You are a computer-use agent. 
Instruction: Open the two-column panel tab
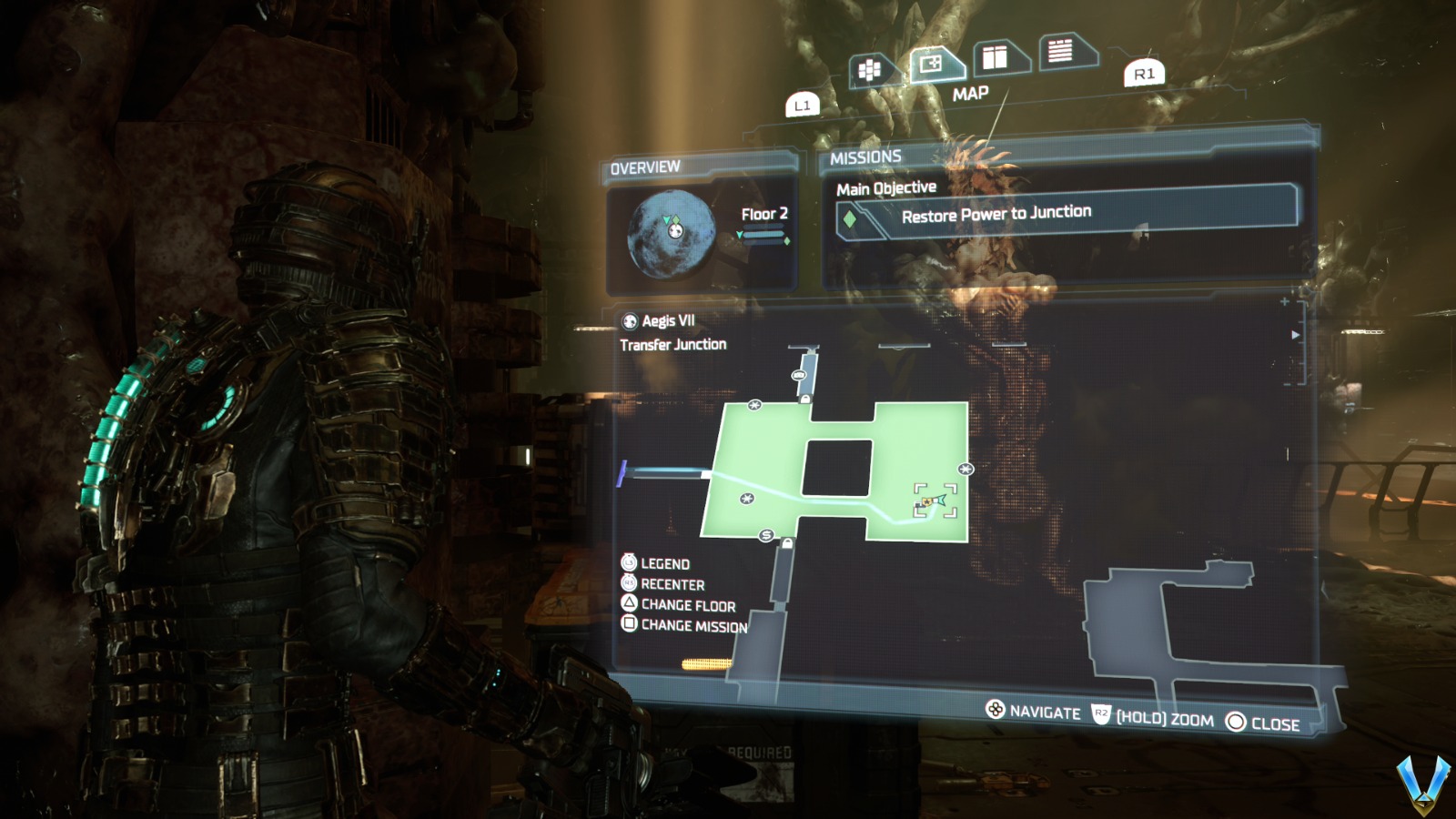coord(996,58)
